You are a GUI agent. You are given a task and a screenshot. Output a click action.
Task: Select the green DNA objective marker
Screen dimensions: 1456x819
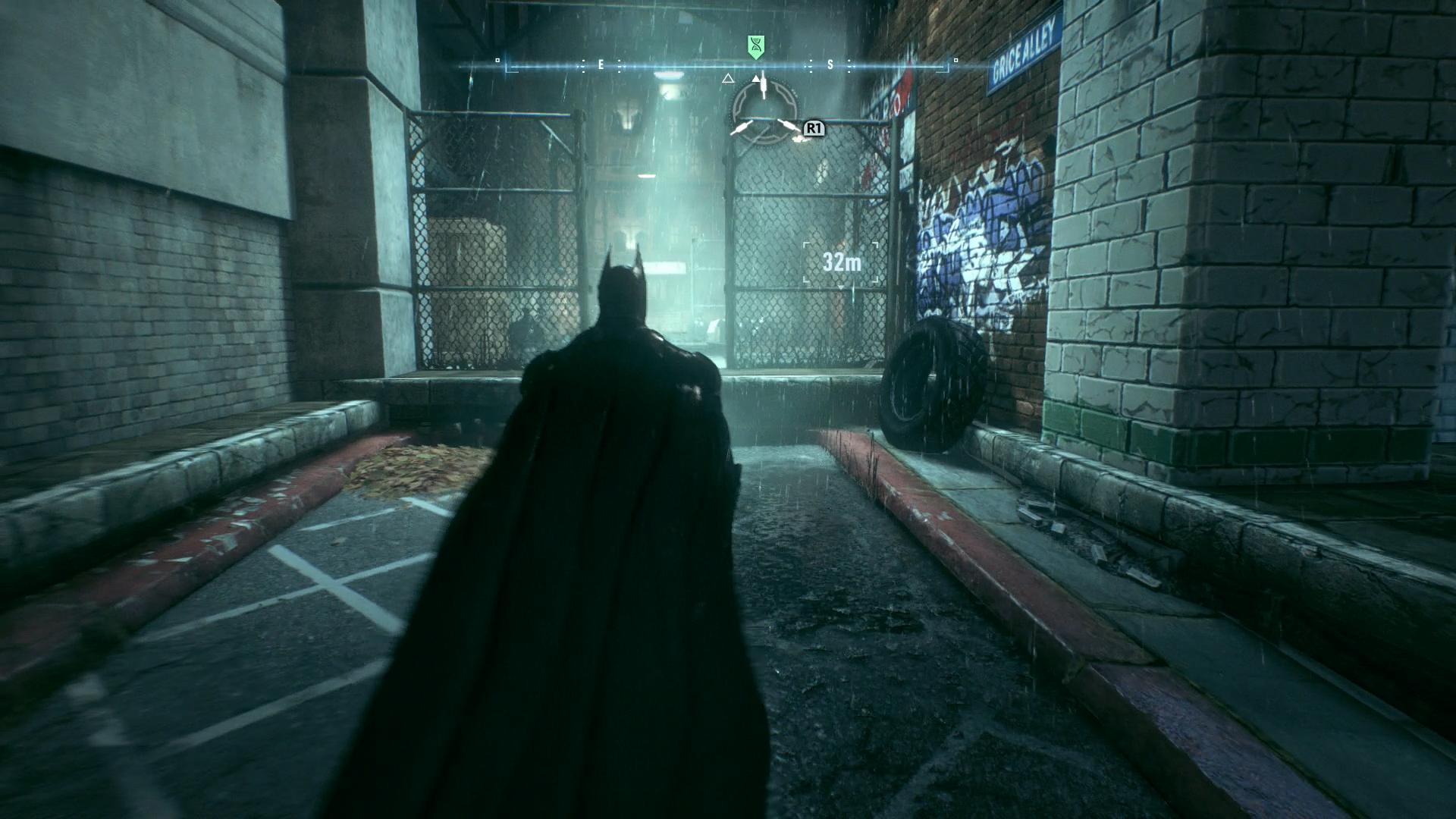[755, 46]
